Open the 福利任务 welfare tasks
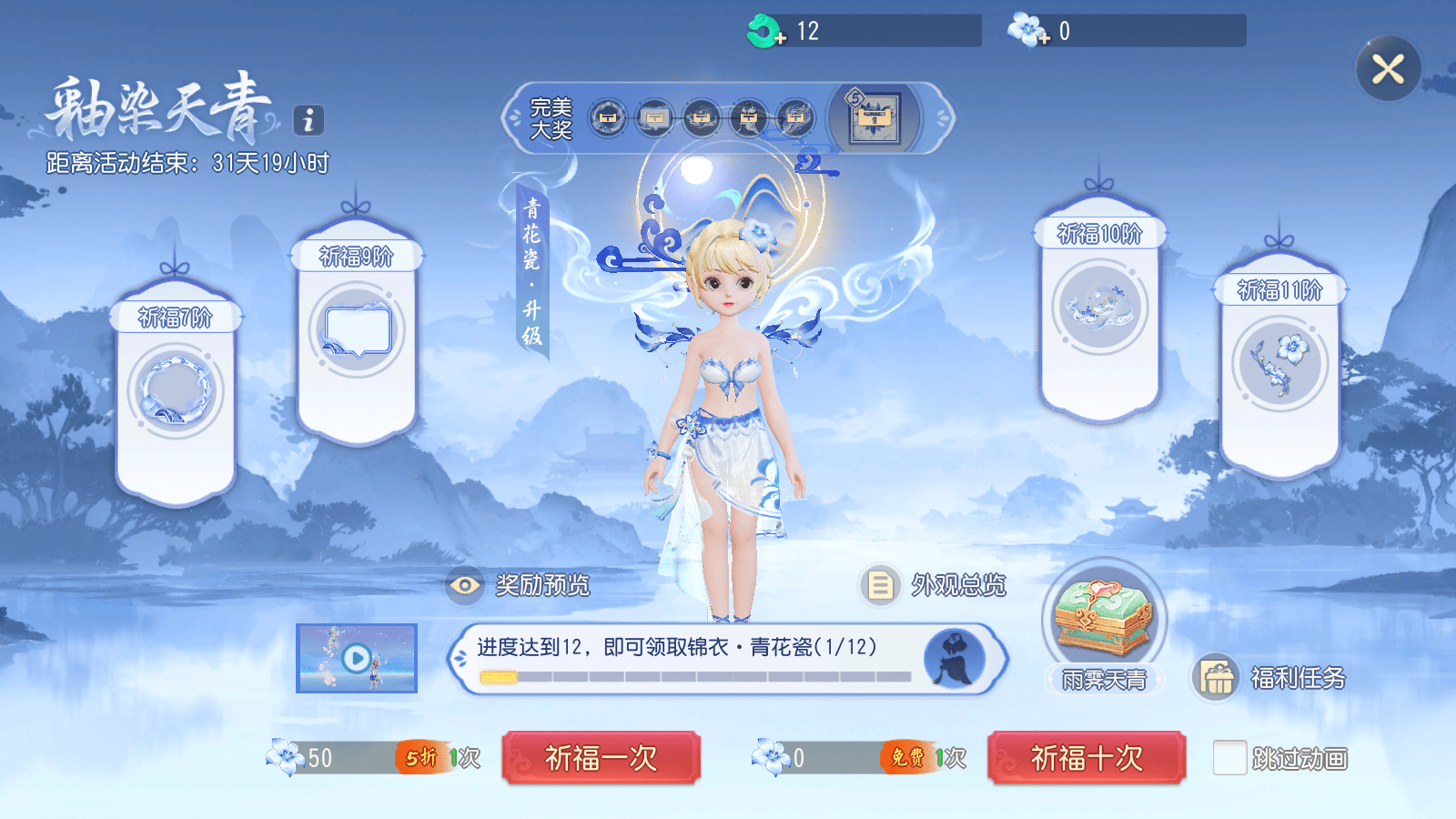The image size is (1456, 819). [x=1269, y=678]
